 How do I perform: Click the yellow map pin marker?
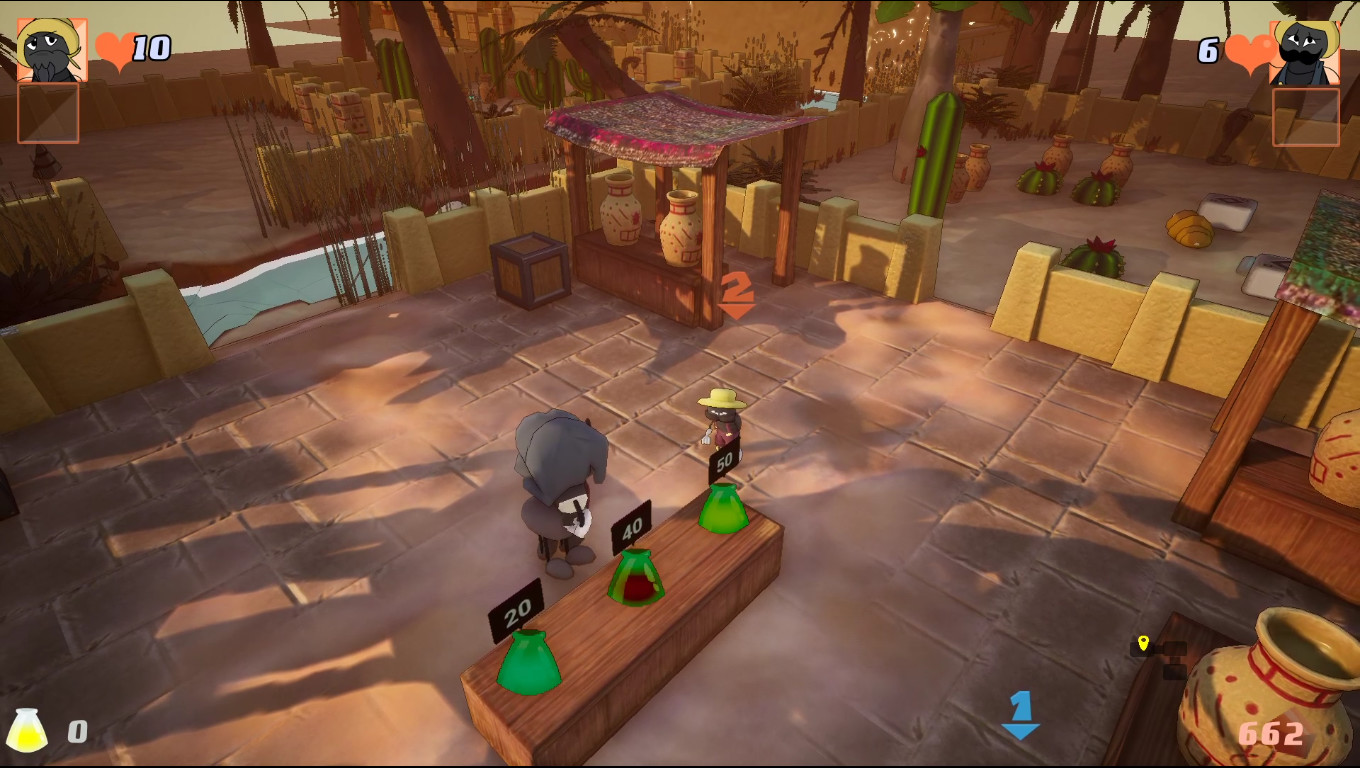point(1144,644)
